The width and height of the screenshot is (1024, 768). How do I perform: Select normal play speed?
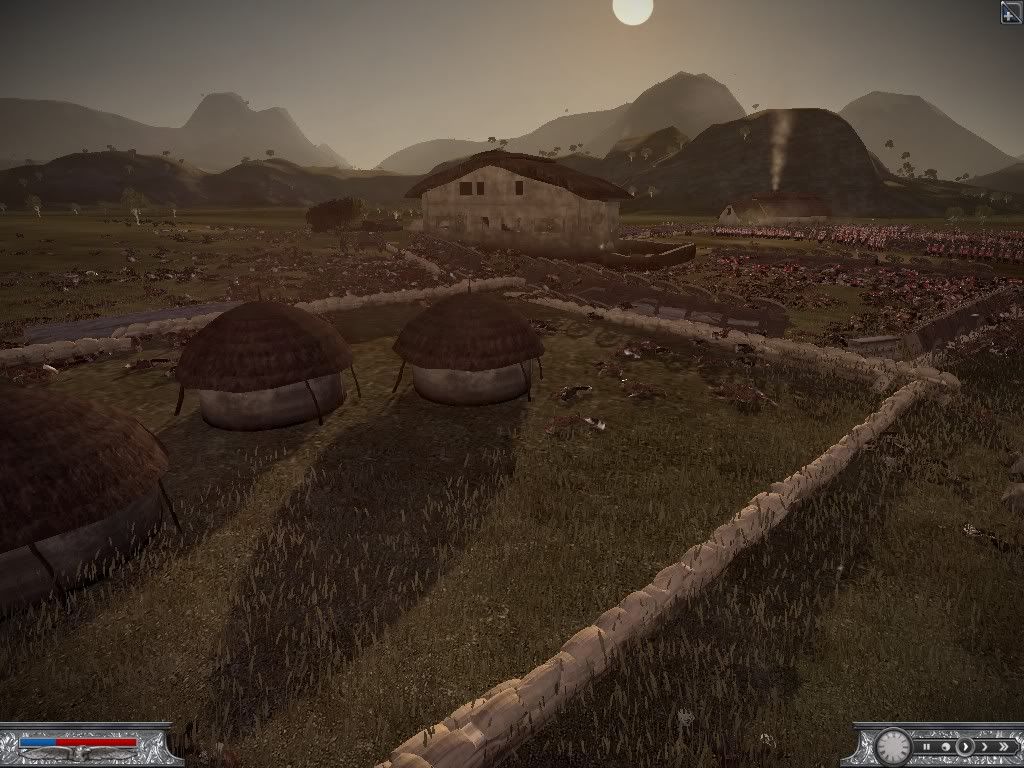click(964, 746)
